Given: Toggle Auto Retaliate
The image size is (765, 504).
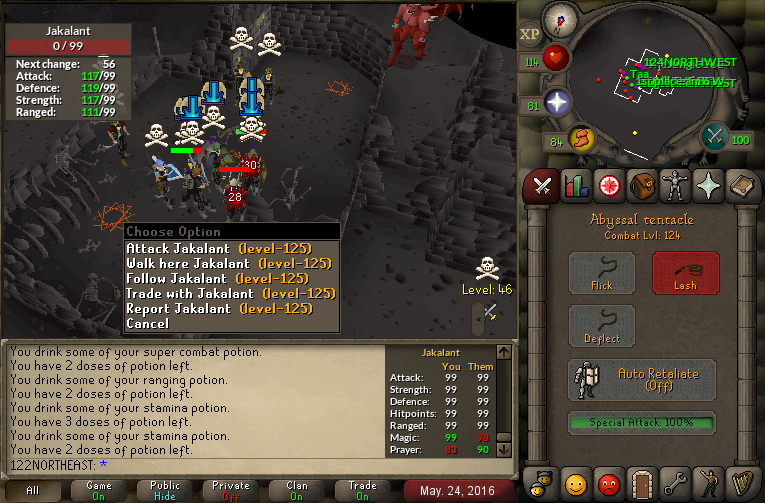Looking at the screenshot, I should (642, 380).
